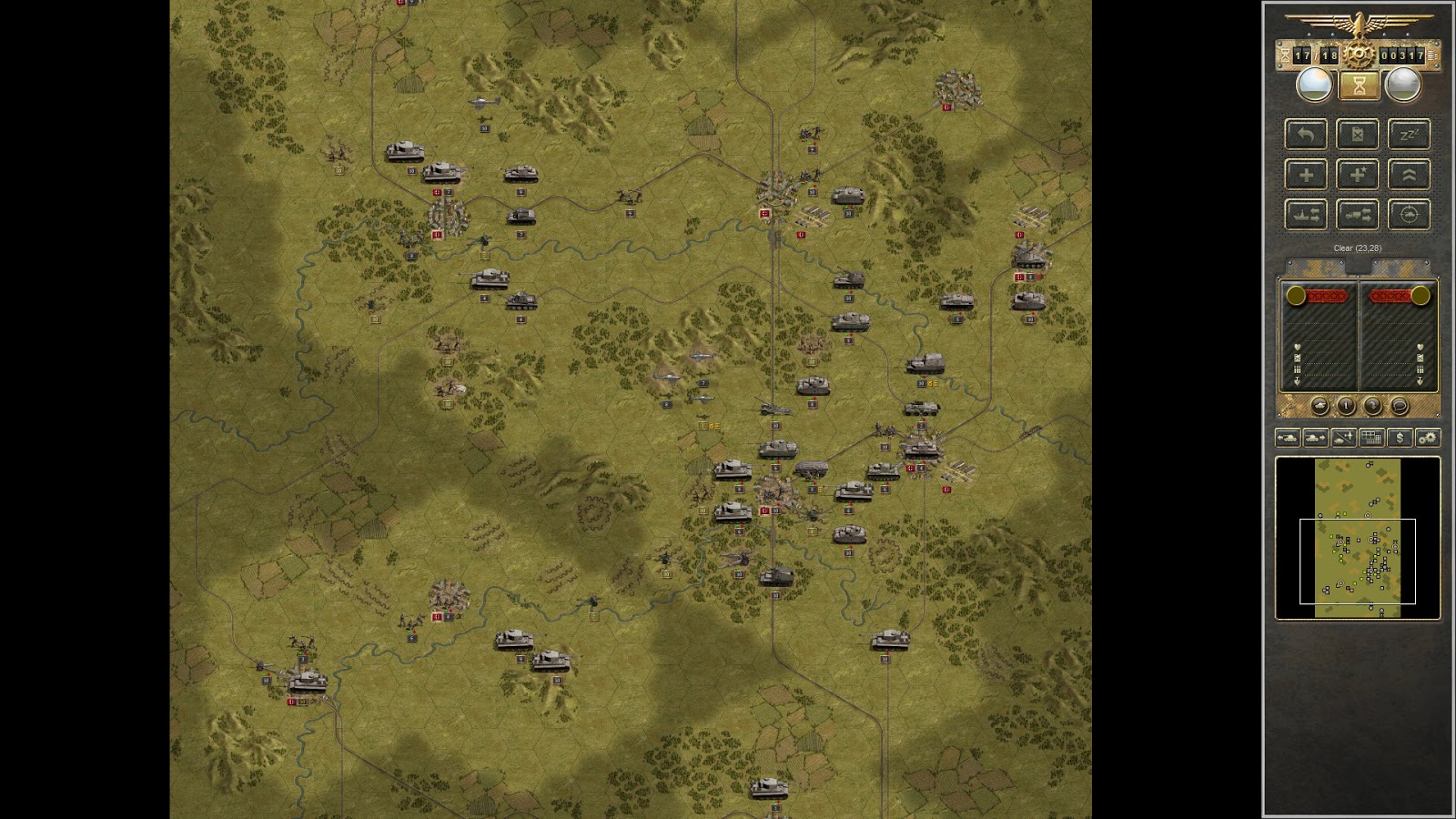End the turn with the hourglass button
Viewport: 1456px width, 819px height.
click(1358, 85)
